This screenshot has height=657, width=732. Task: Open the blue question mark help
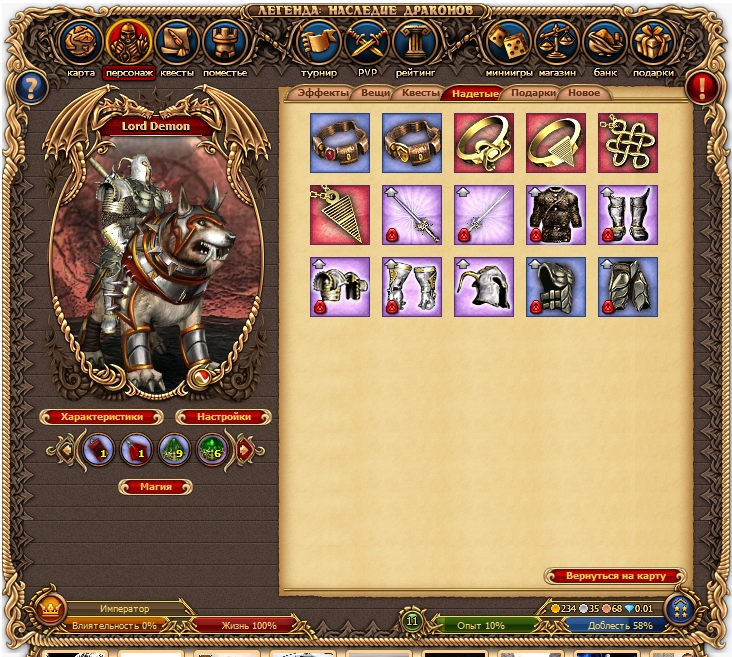[33, 85]
